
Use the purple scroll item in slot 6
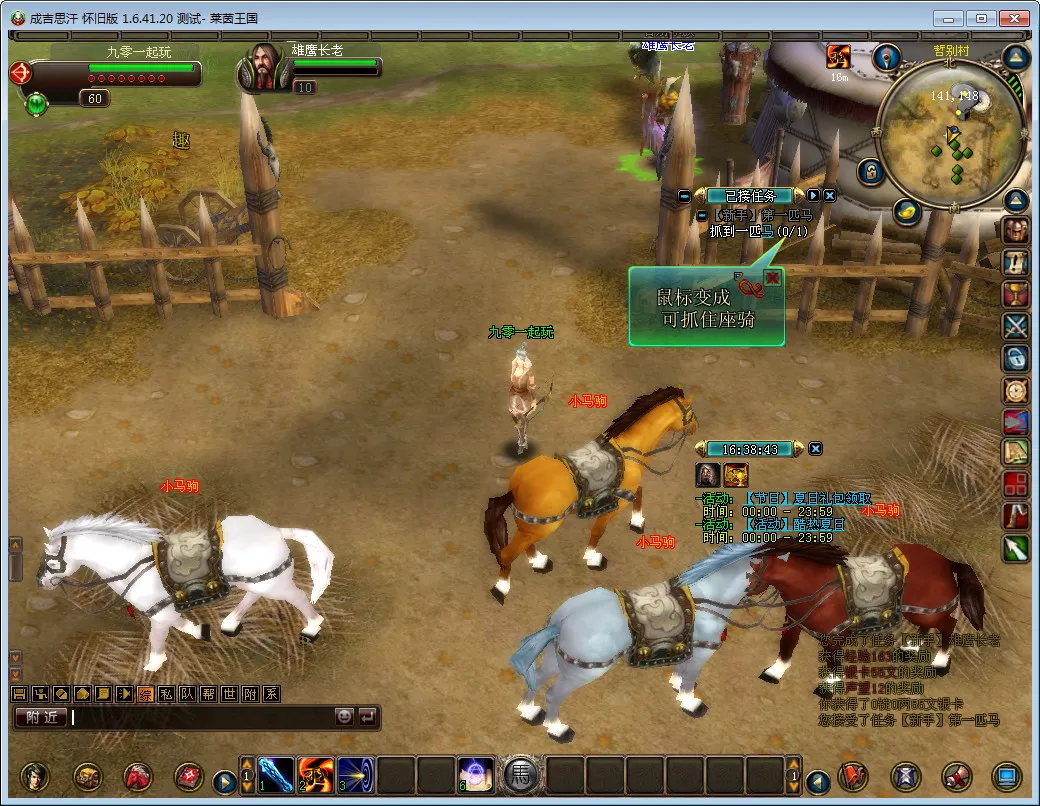[x=476, y=775]
